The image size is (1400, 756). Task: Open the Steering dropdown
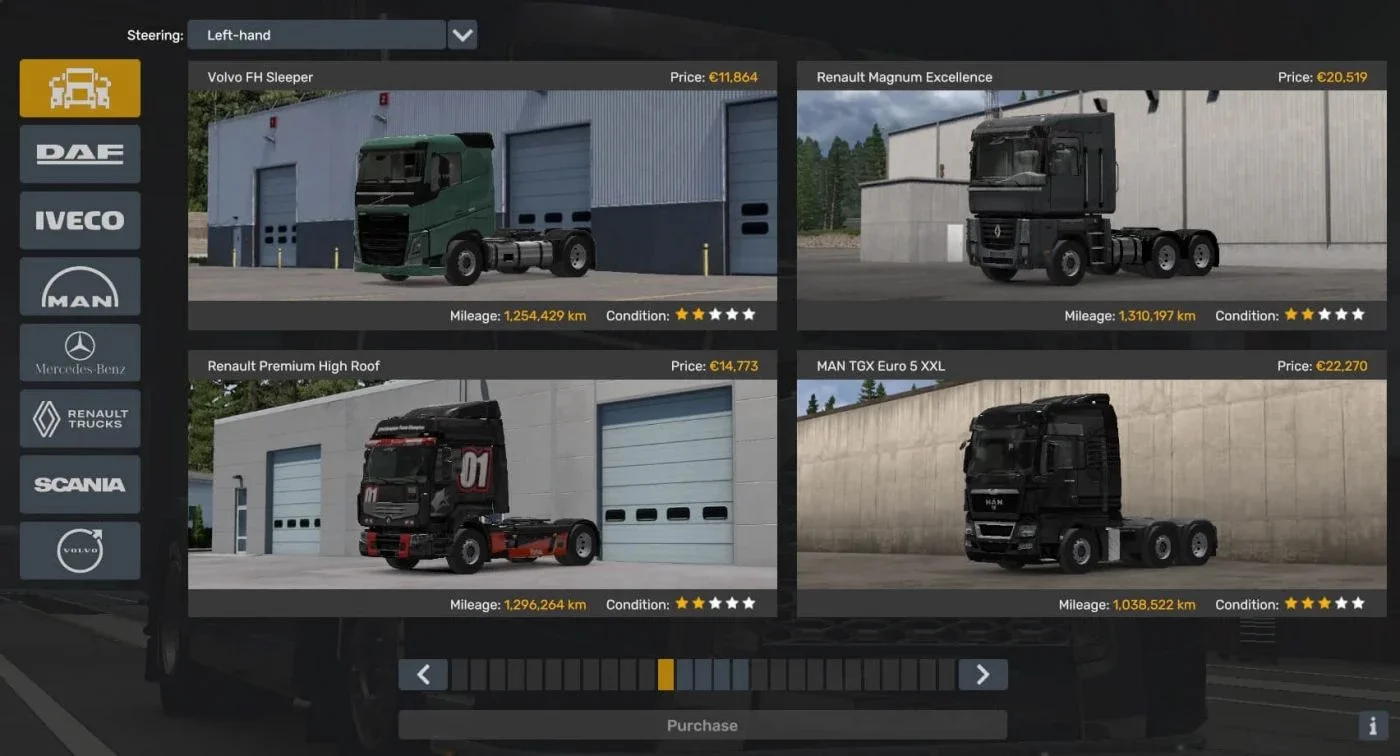(317, 34)
